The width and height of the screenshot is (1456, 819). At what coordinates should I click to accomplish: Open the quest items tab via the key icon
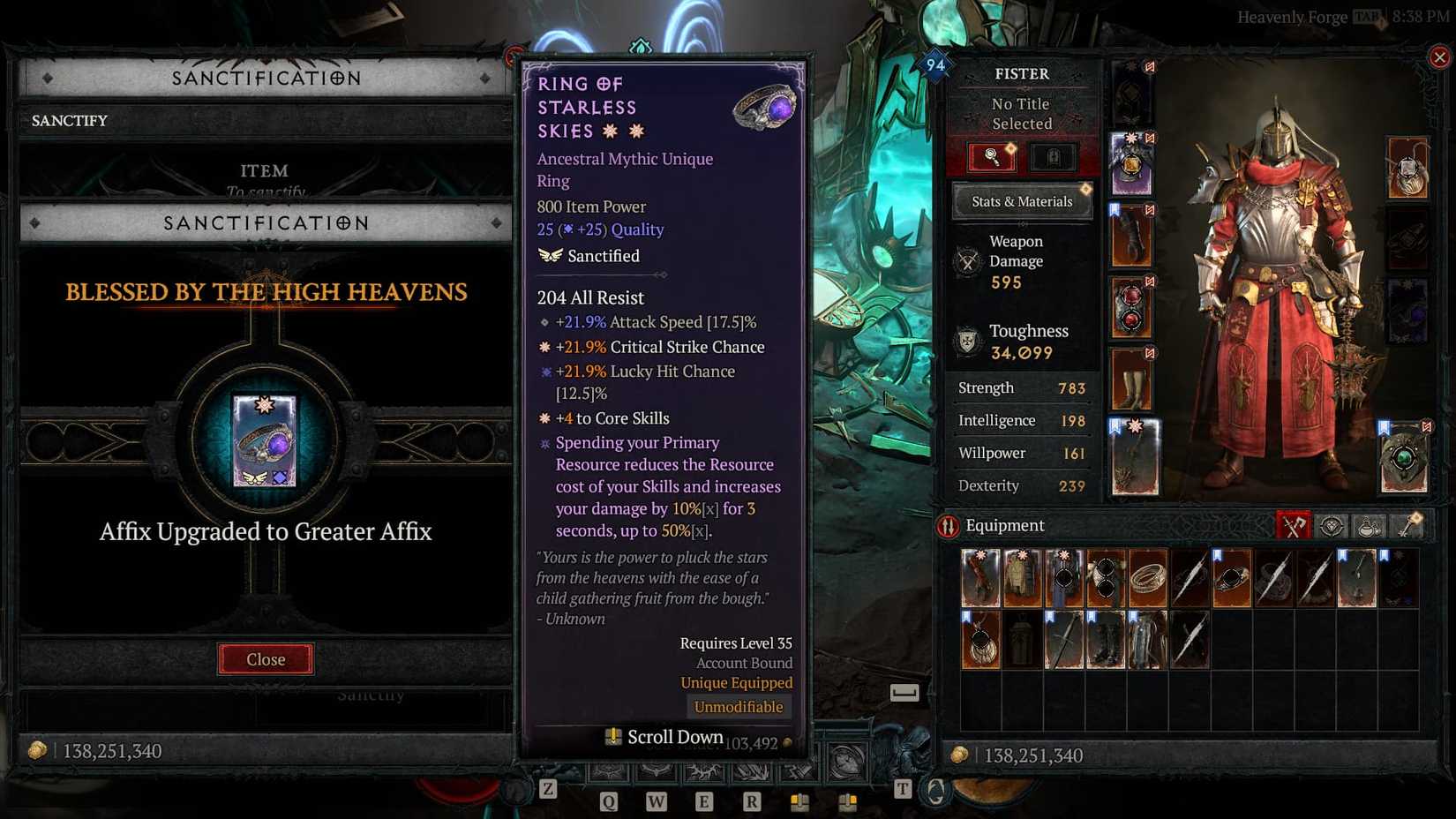[1407, 526]
